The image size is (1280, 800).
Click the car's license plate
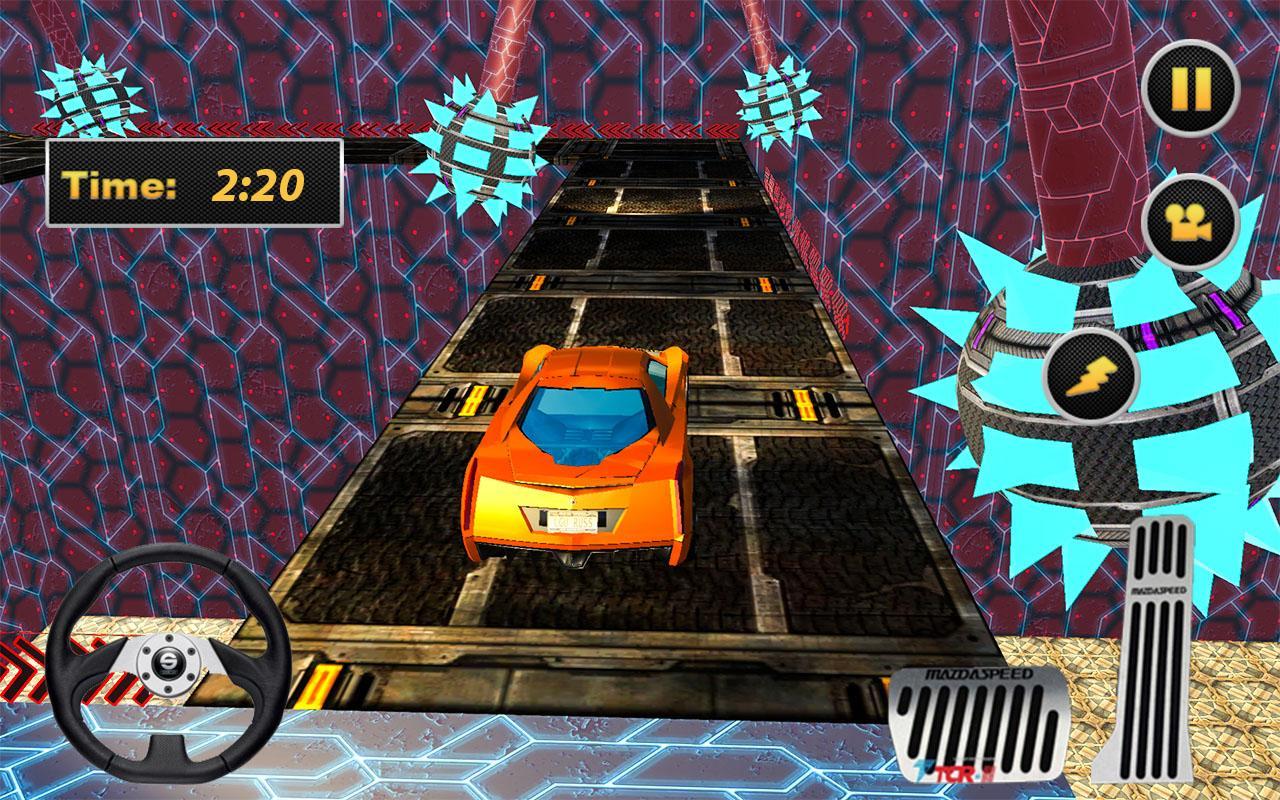pos(573,522)
